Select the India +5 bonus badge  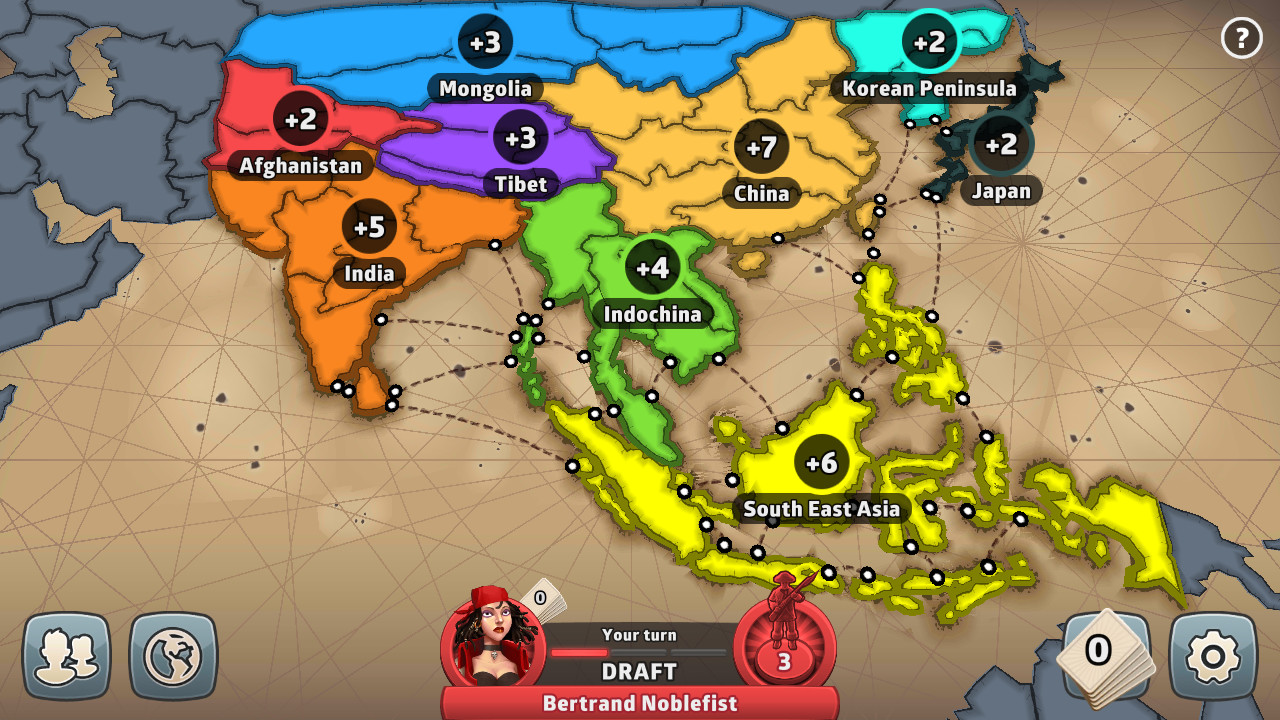pos(369,226)
